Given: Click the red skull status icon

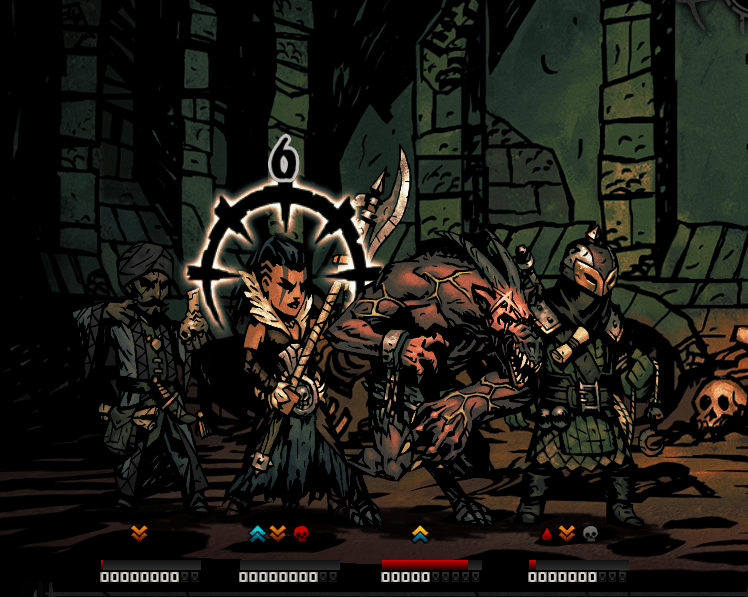Looking at the screenshot, I should click(301, 534).
